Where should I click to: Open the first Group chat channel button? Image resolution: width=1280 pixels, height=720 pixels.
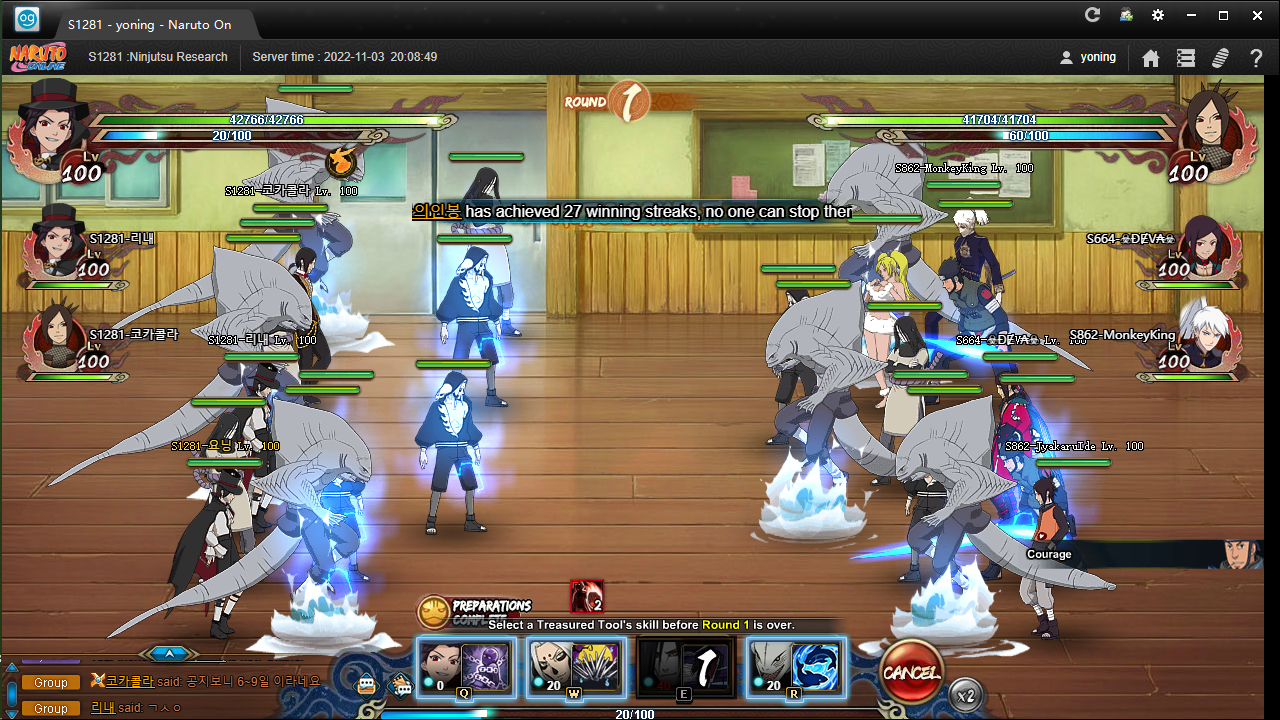coord(51,682)
